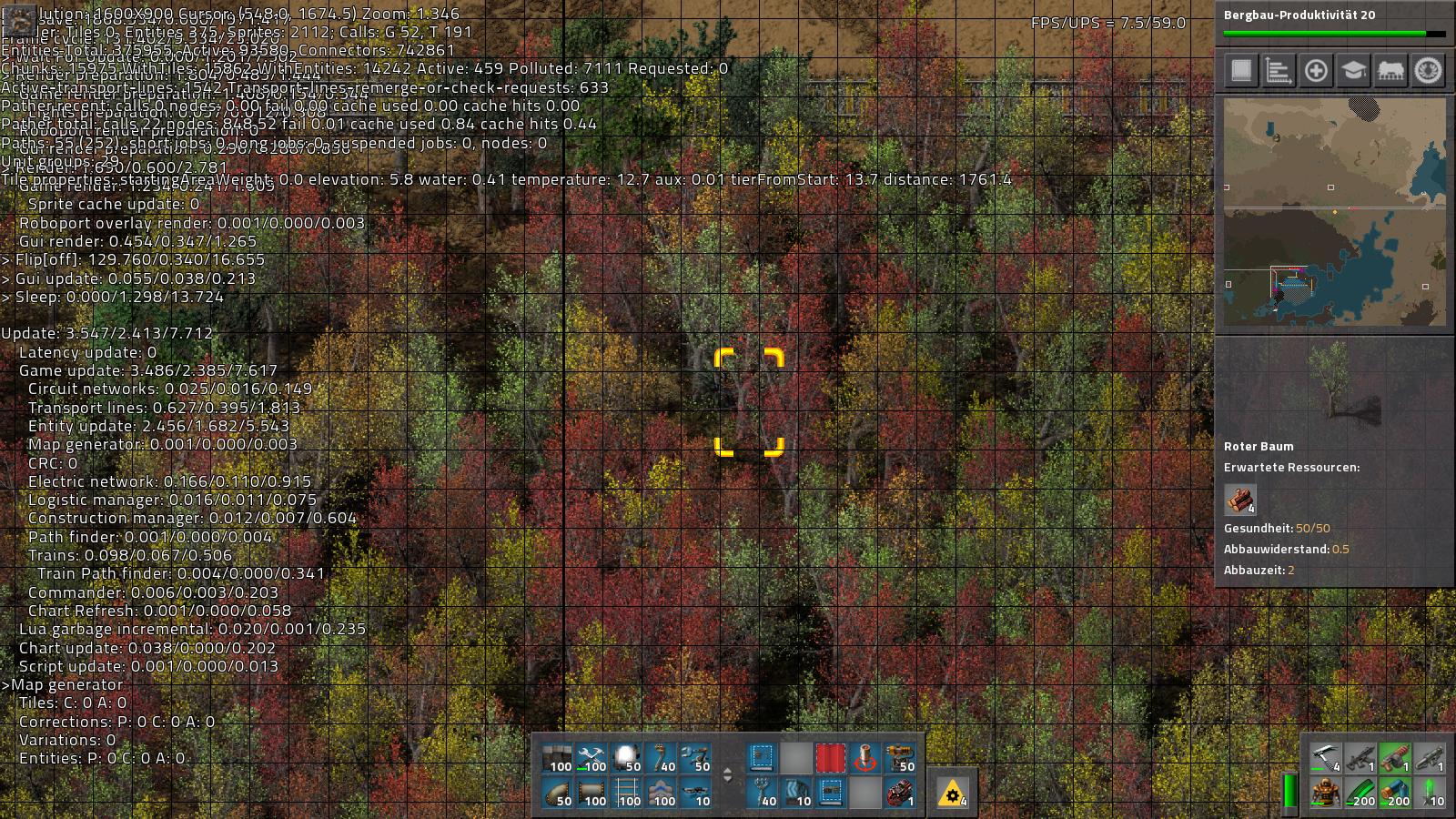Select the locomotive hotbar slot
The image size is (1456, 819).
pyautogui.click(x=899, y=793)
